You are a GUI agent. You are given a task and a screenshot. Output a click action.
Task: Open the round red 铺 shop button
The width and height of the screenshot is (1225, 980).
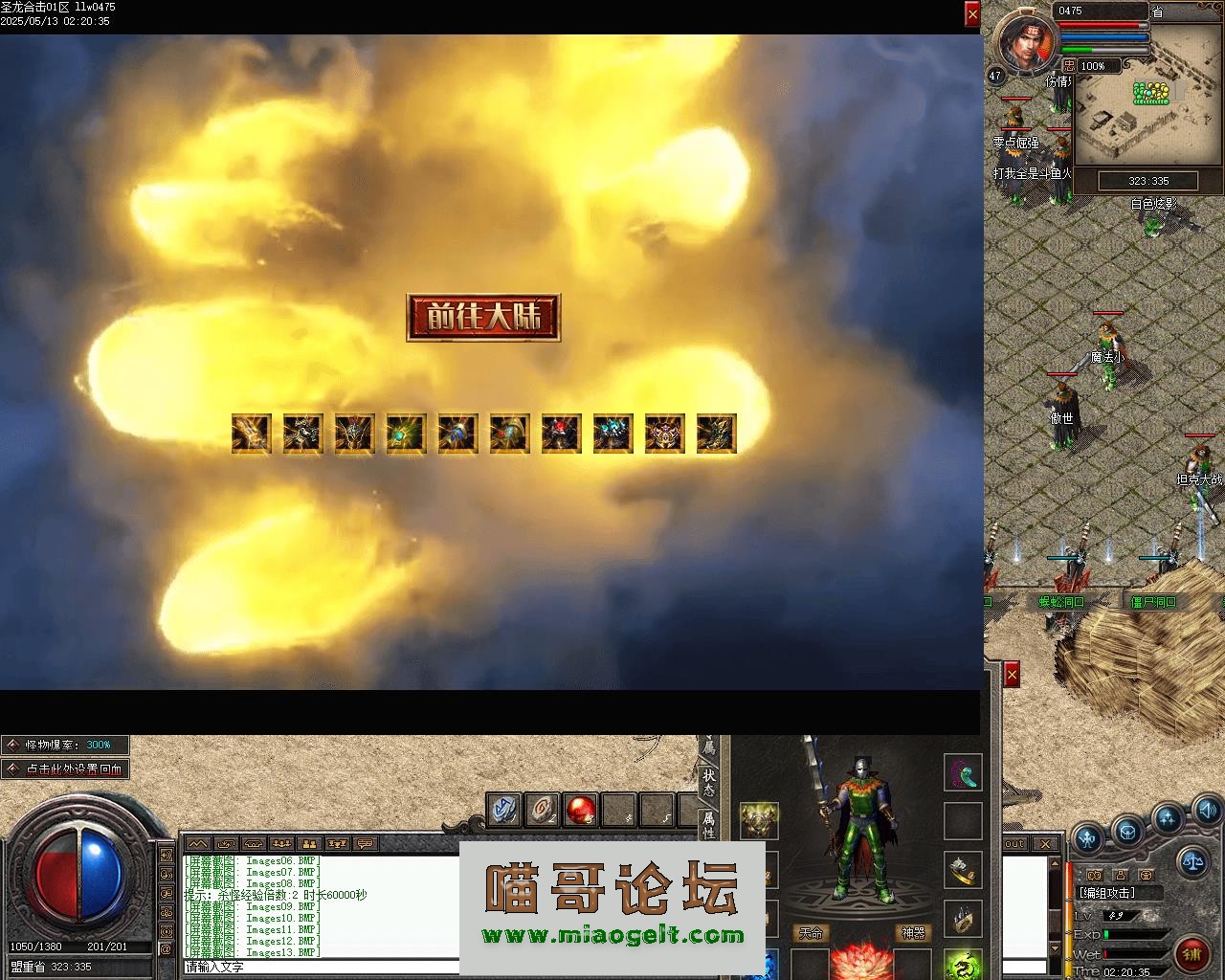click(x=1192, y=954)
